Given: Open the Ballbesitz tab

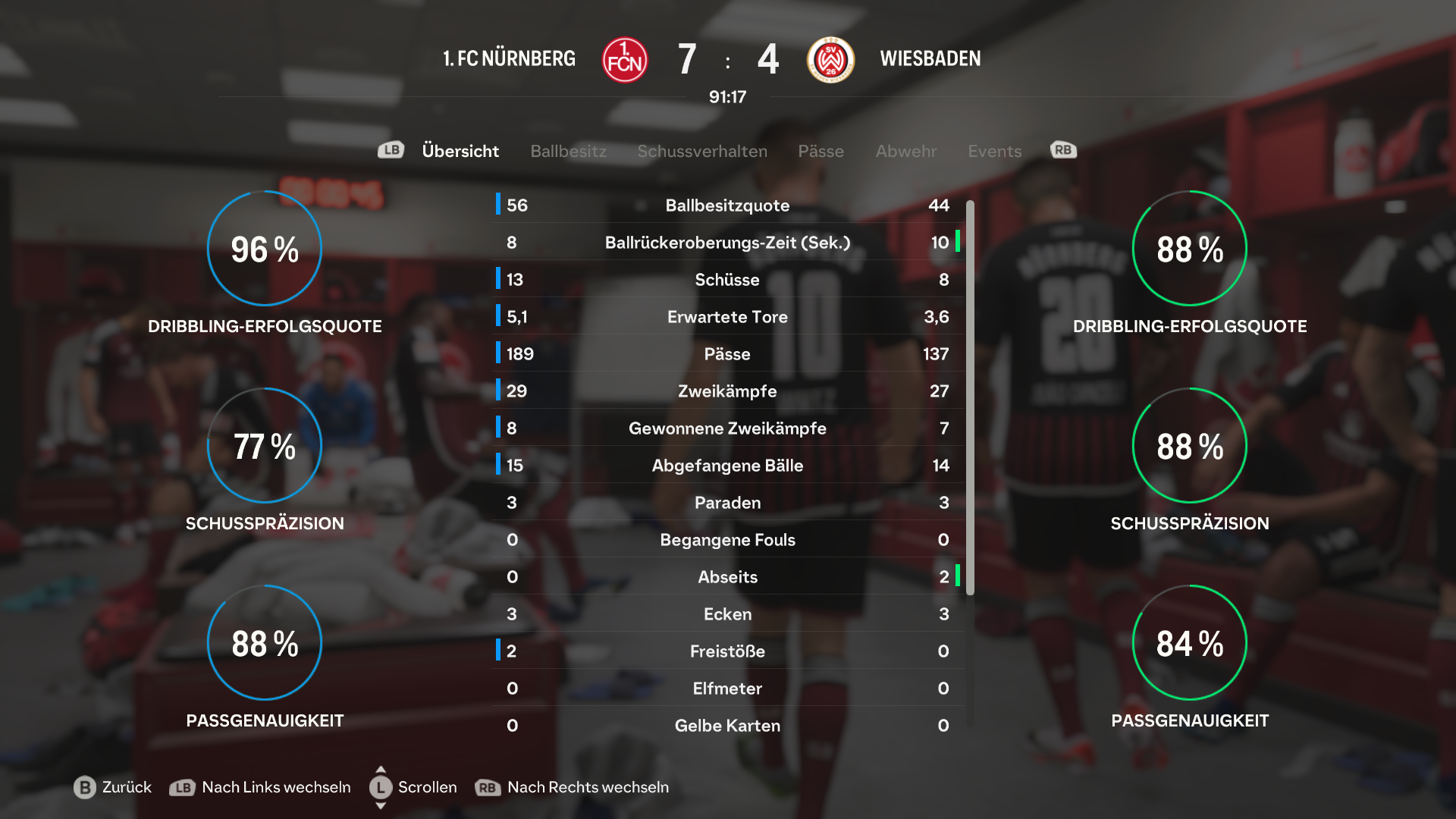Looking at the screenshot, I should (x=568, y=151).
